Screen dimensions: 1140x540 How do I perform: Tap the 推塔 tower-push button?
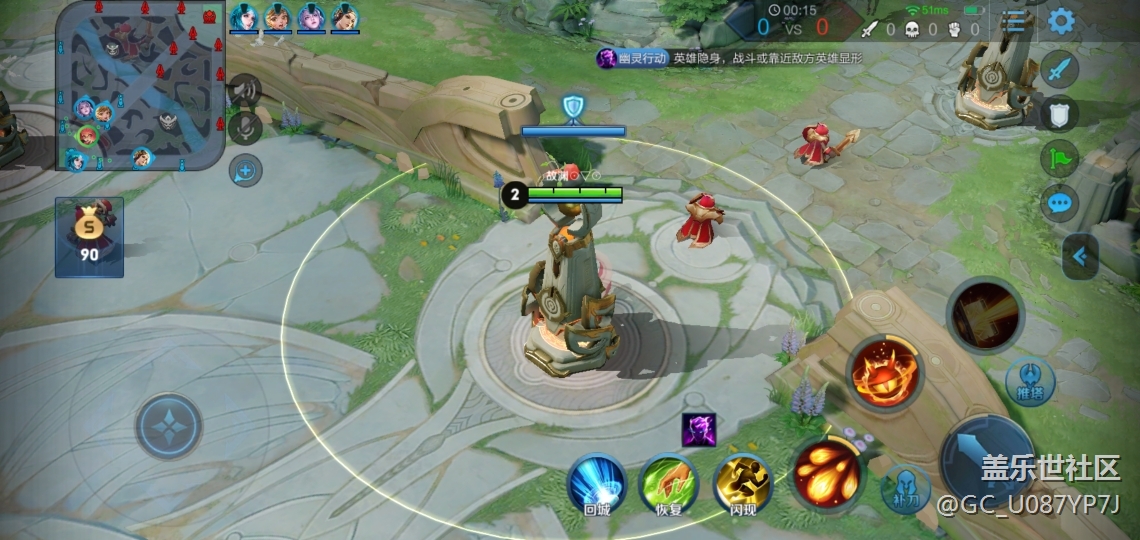click(x=1030, y=380)
